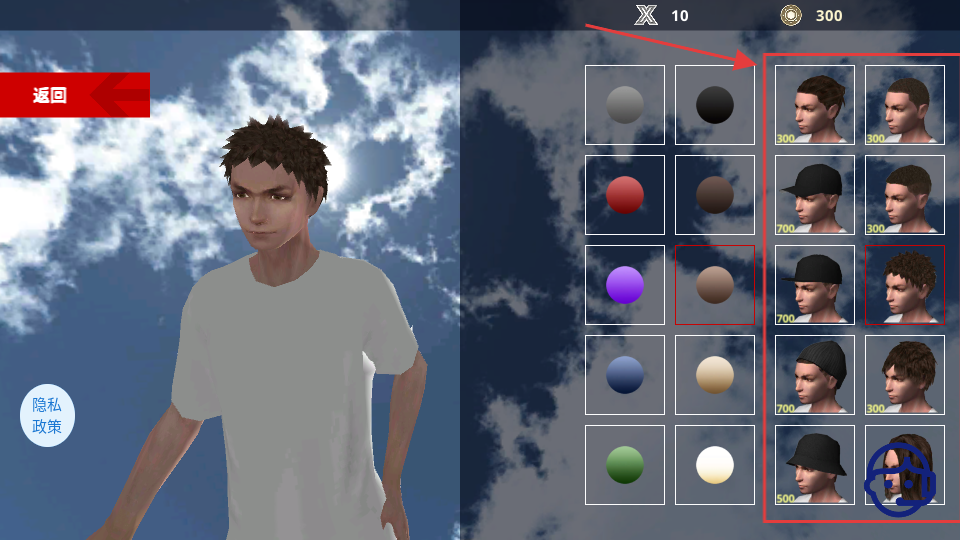Pick the black bucket hat for 500
Image resolution: width=960 pixels, height=540 pixels.
(815, 465)
